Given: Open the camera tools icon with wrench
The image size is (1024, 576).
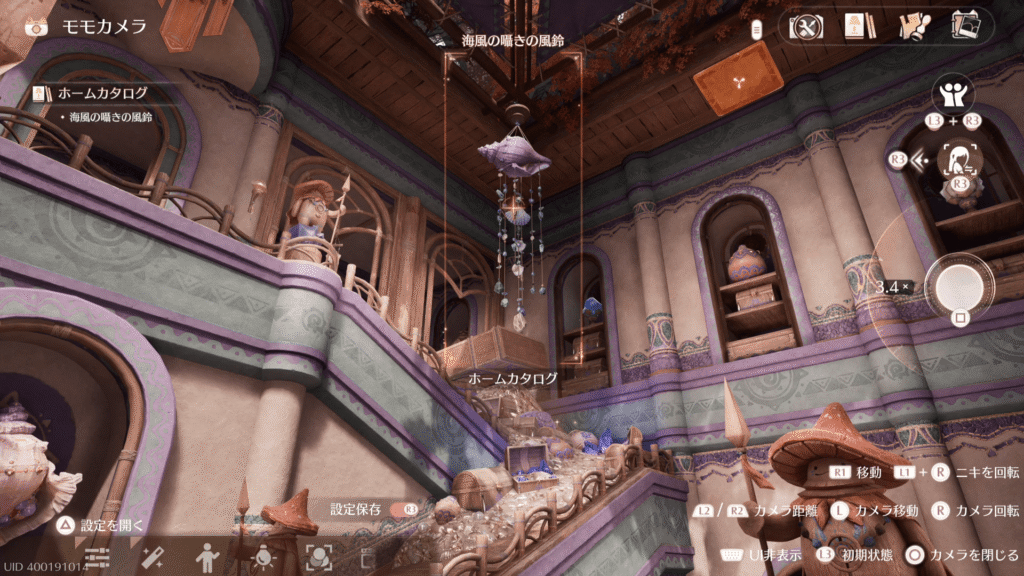Looking at the screenshot, I should tap(806, 27).
